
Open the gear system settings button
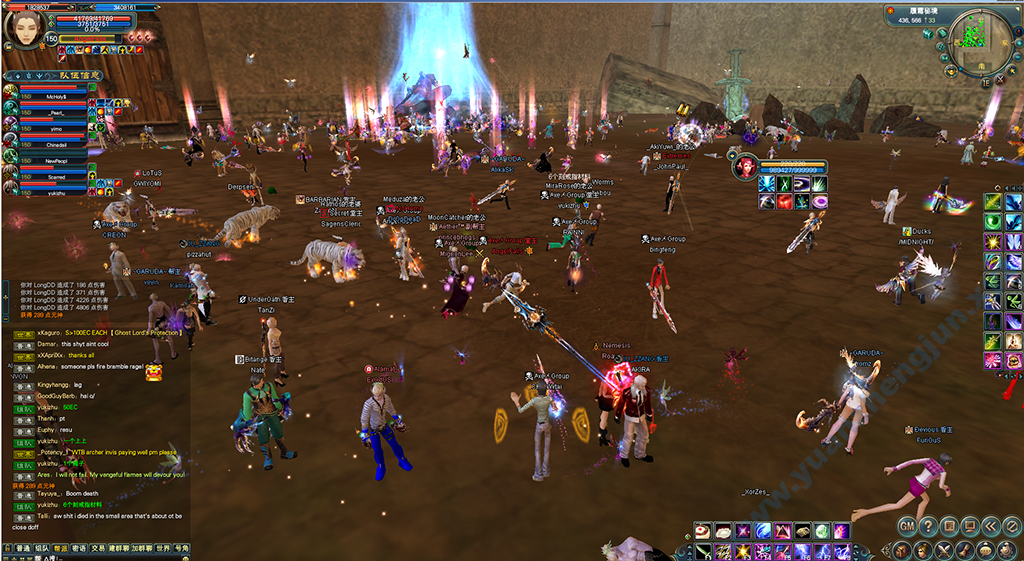(x=1005, y=549)
